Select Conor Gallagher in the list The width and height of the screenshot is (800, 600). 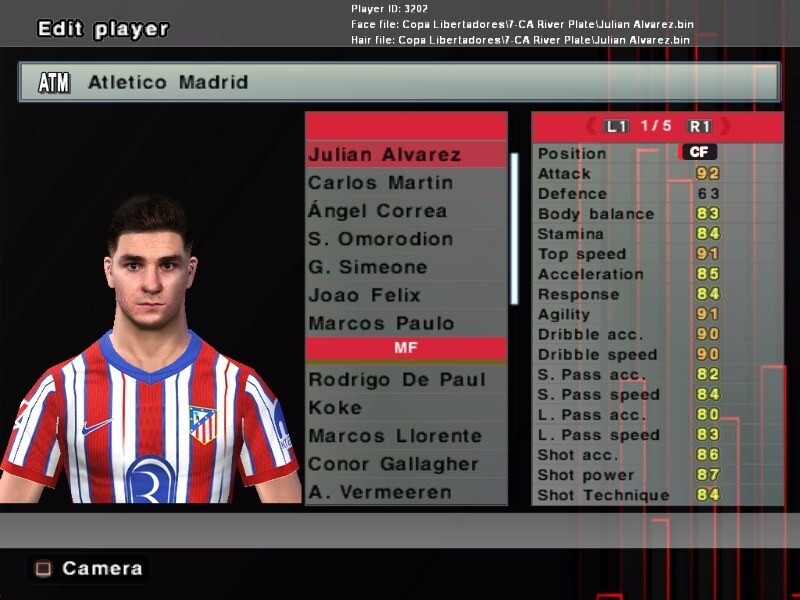coord(394,464)
